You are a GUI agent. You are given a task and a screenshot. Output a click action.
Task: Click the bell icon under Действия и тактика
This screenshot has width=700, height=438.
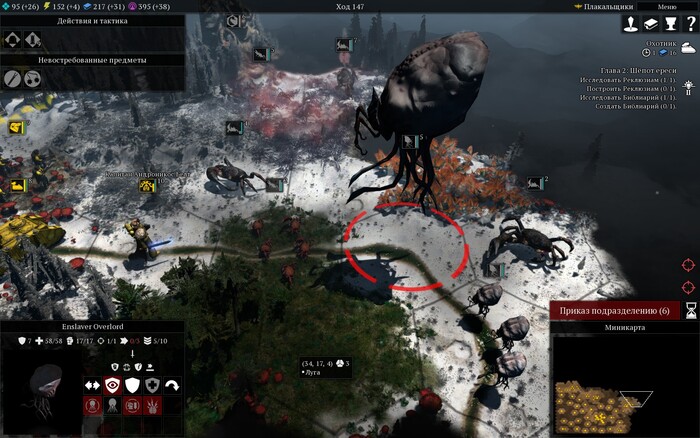click(33, 40)
